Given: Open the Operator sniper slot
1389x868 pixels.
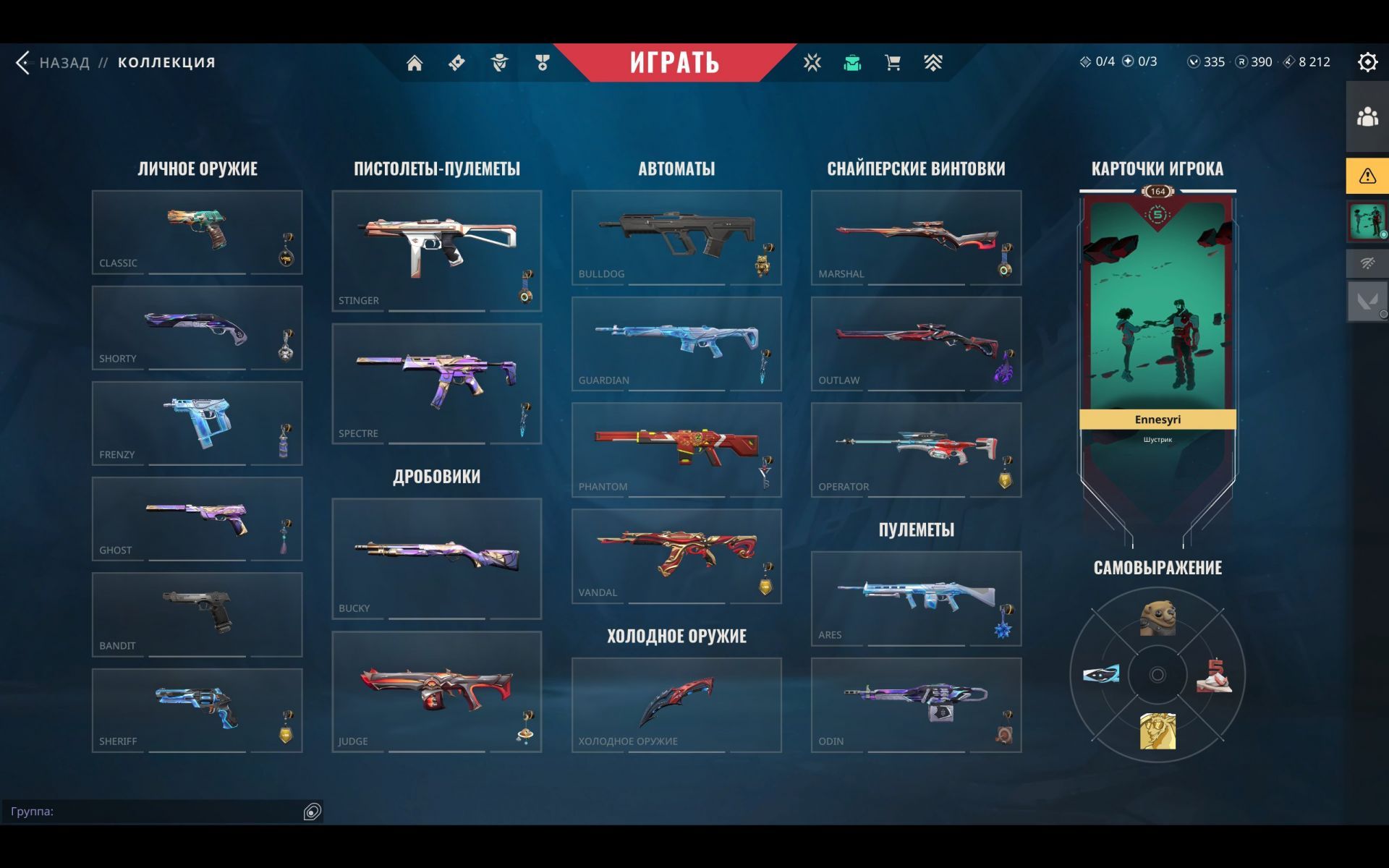Looking at the screenshot, I should click(916, 449).
